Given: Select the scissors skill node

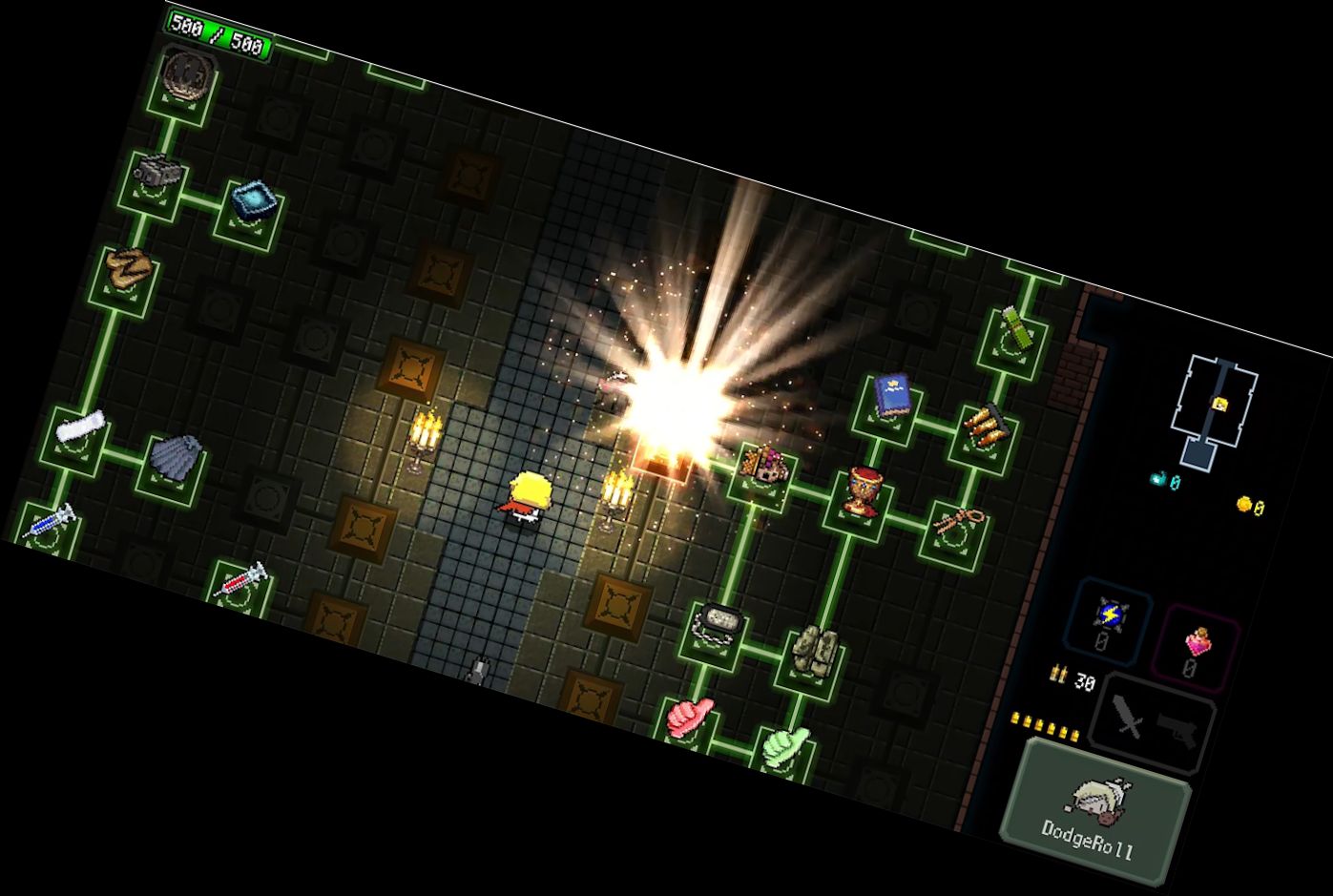Looking at the screenshot, I should tap(953, 524).
